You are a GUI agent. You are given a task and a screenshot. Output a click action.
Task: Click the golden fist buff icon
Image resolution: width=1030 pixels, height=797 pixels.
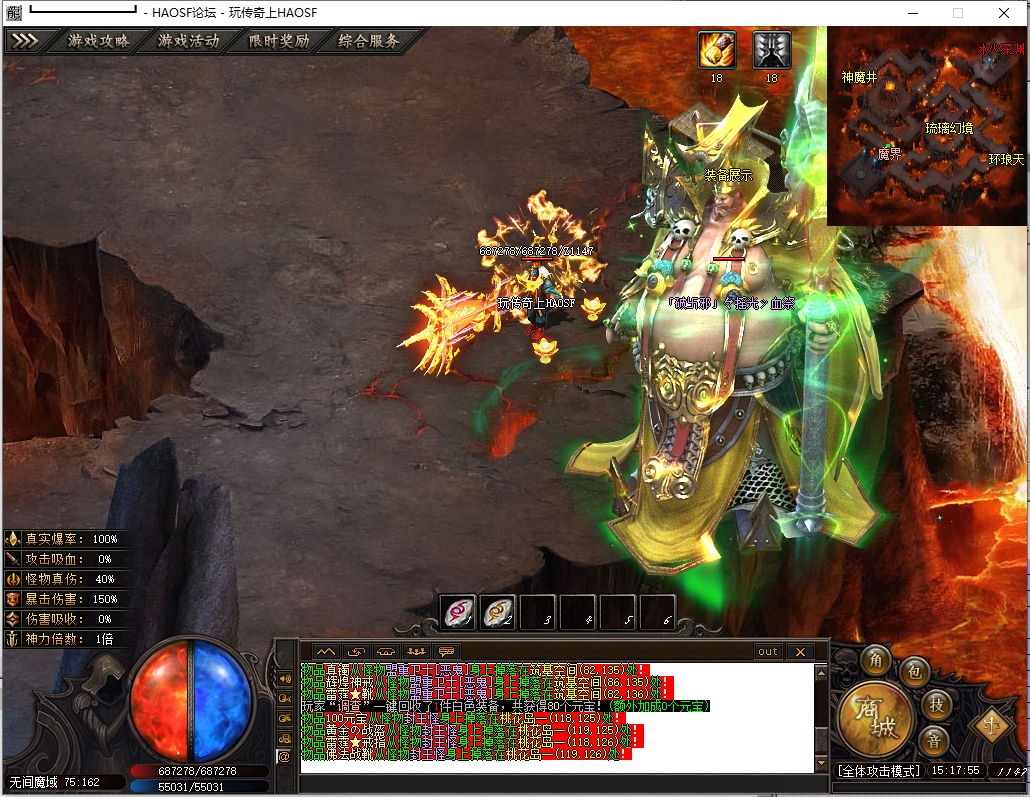716,49
